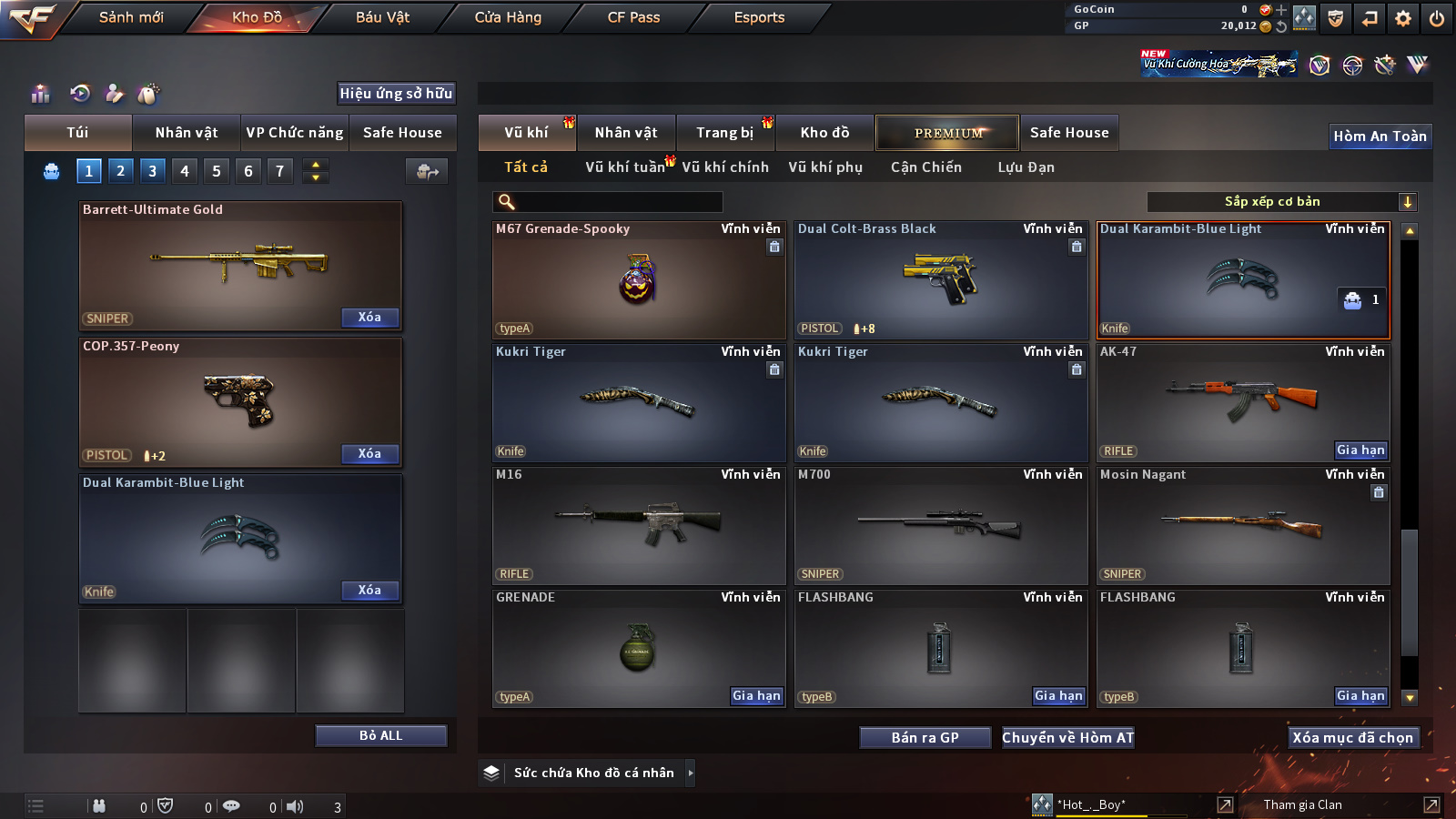Open the CF Pass menu
The image size is (1456, 819).
(633, 17)
